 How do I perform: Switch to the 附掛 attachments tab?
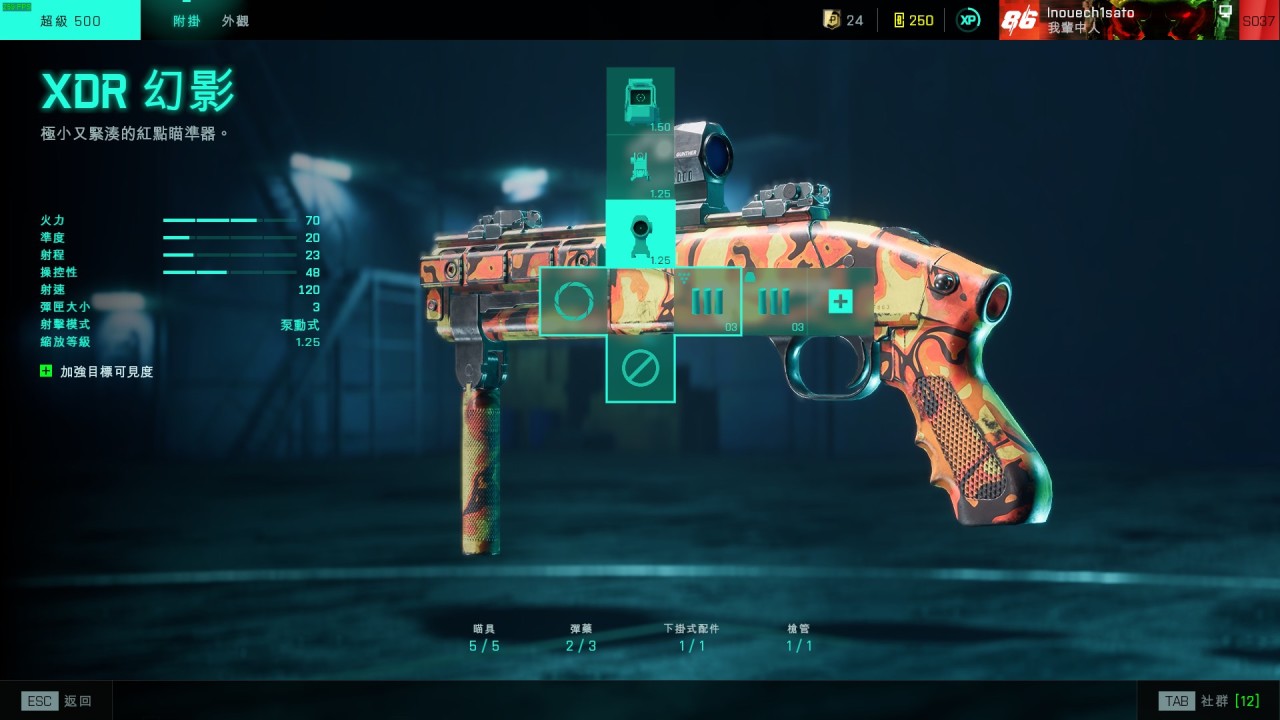[x=186, y=20]
